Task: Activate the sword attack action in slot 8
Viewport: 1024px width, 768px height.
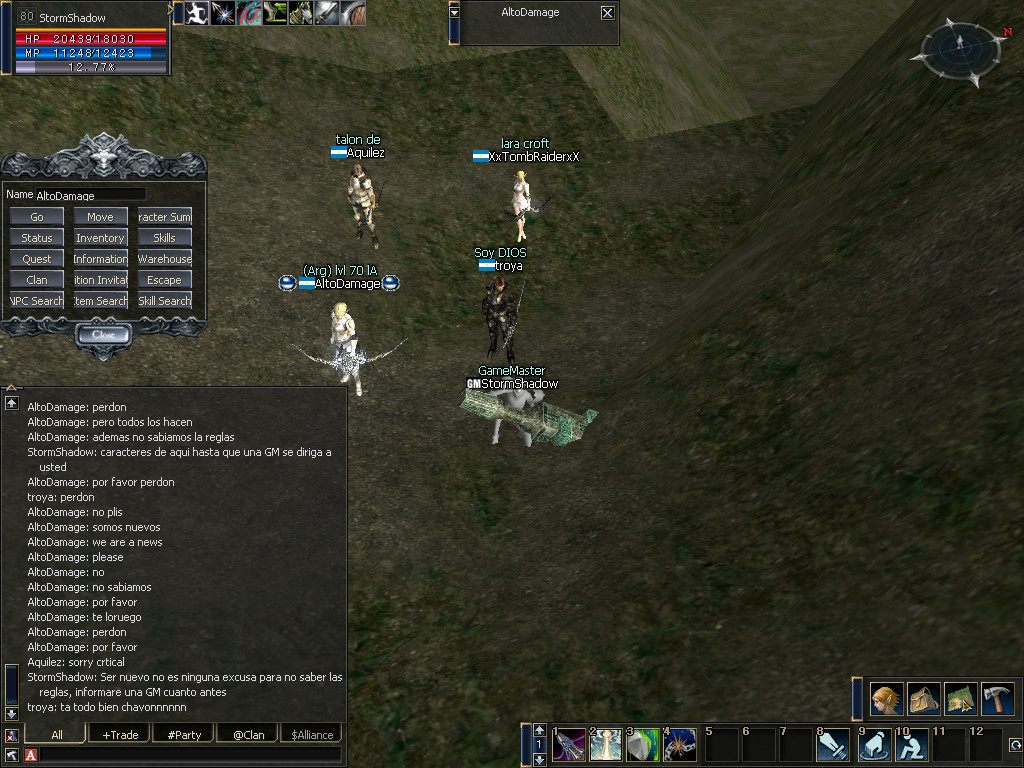Action: (835, 746)
